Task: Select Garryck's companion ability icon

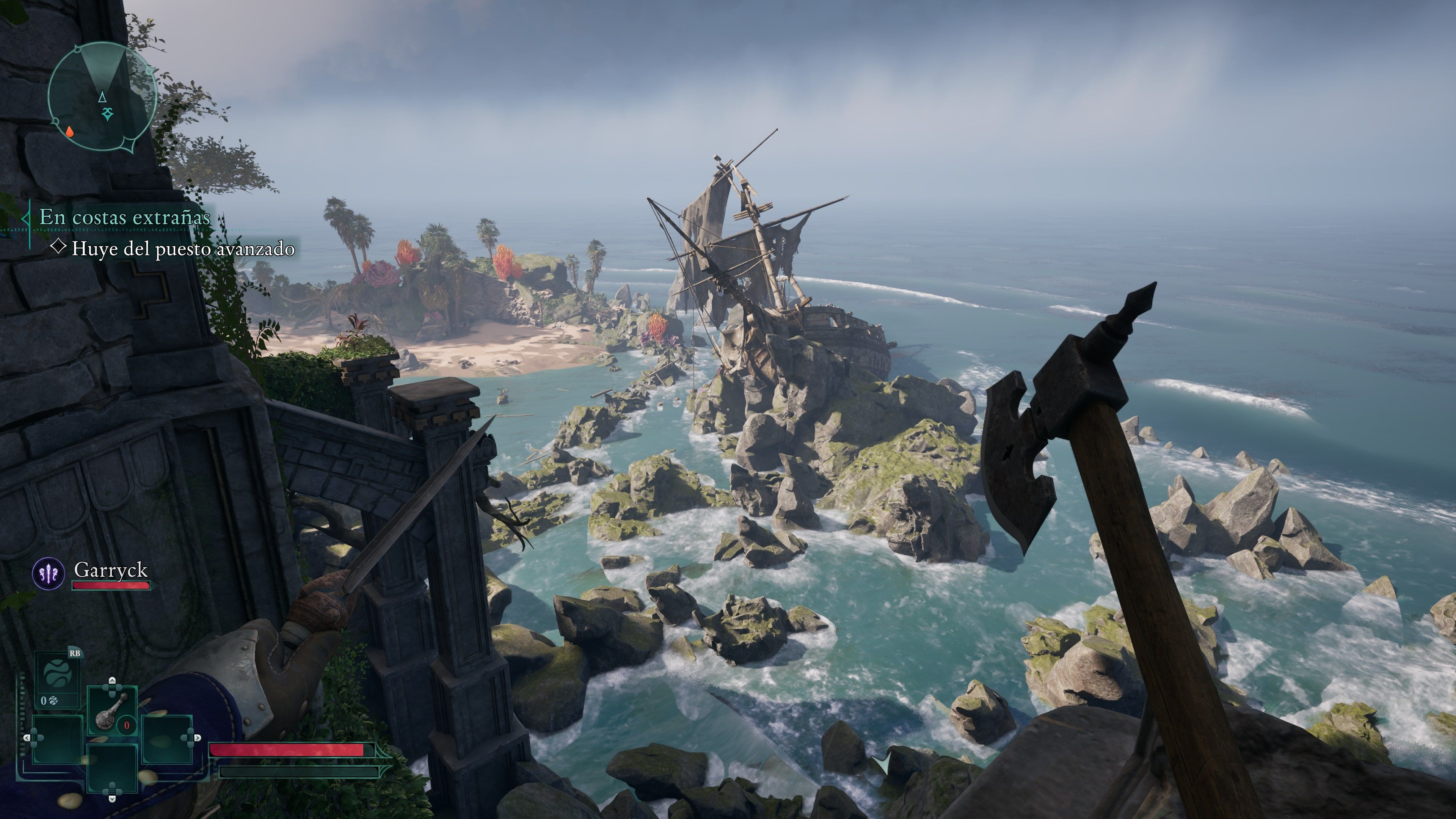Action: 49,574
